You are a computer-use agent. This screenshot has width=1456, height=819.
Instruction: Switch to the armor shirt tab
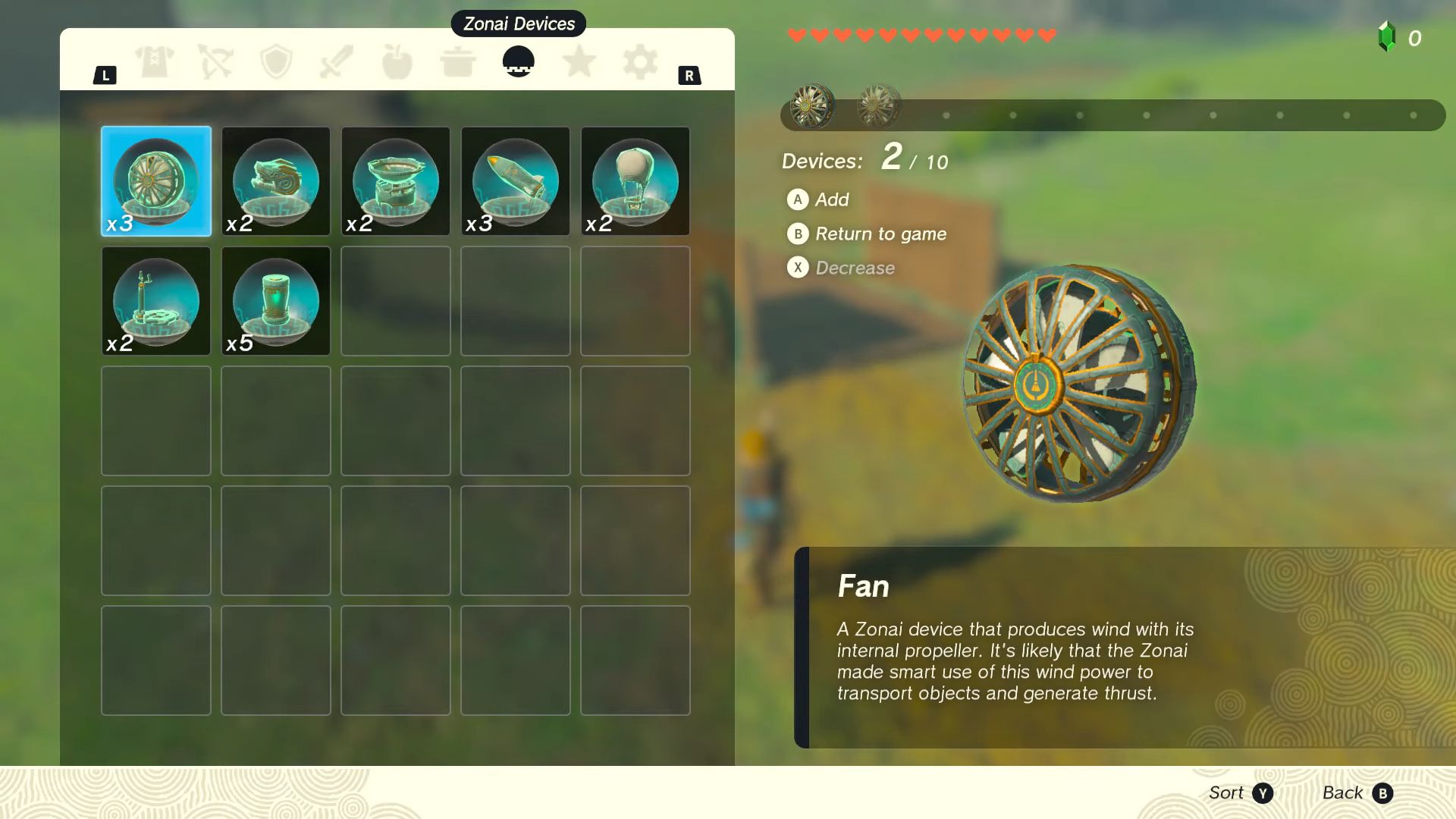coord(155,61)
